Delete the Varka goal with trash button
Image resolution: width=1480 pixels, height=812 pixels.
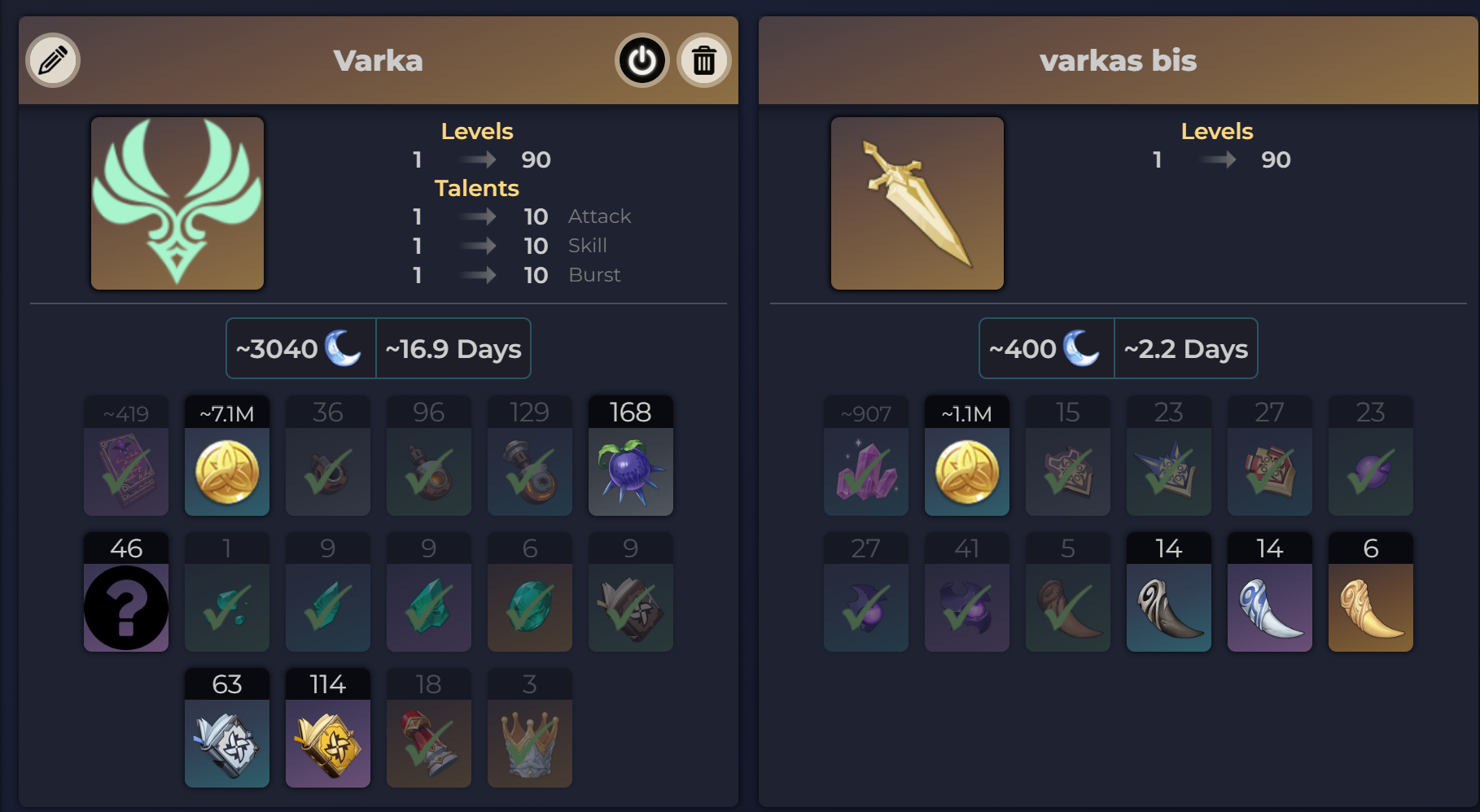[703, 60]
